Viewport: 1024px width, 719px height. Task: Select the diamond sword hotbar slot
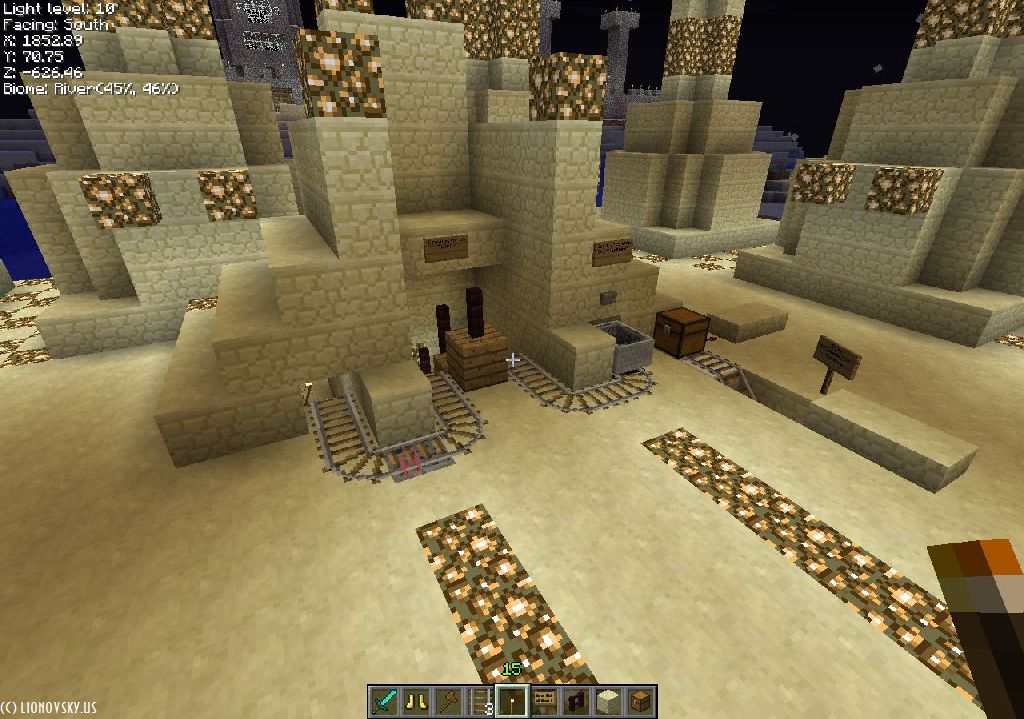click(384, 701)
